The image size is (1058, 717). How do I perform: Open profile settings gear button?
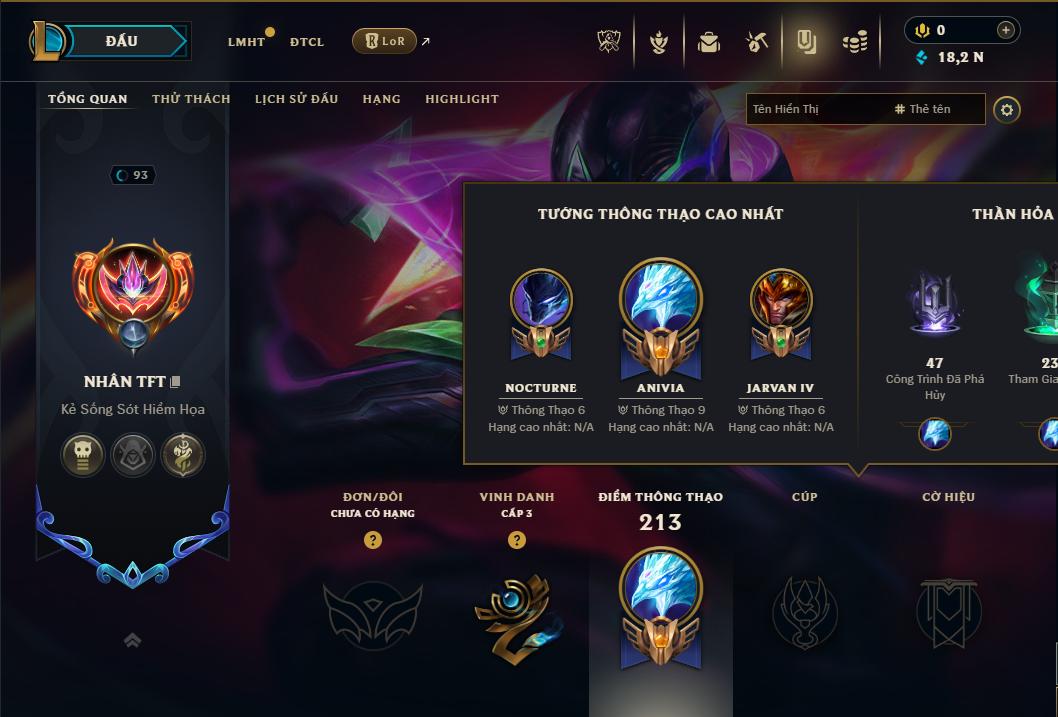[1007, 109]
